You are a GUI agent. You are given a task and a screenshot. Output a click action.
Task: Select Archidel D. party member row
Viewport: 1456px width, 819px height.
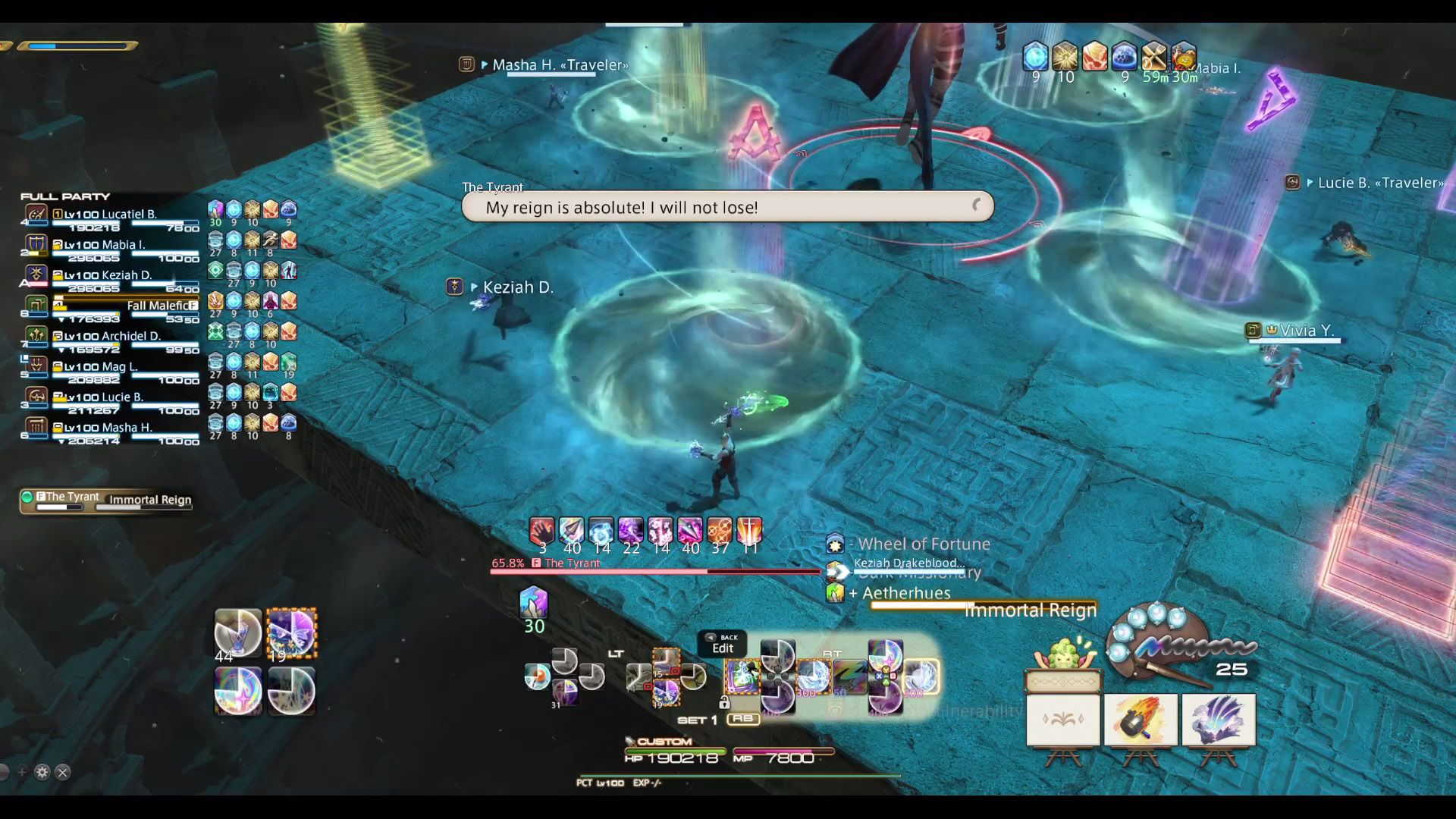111,336
